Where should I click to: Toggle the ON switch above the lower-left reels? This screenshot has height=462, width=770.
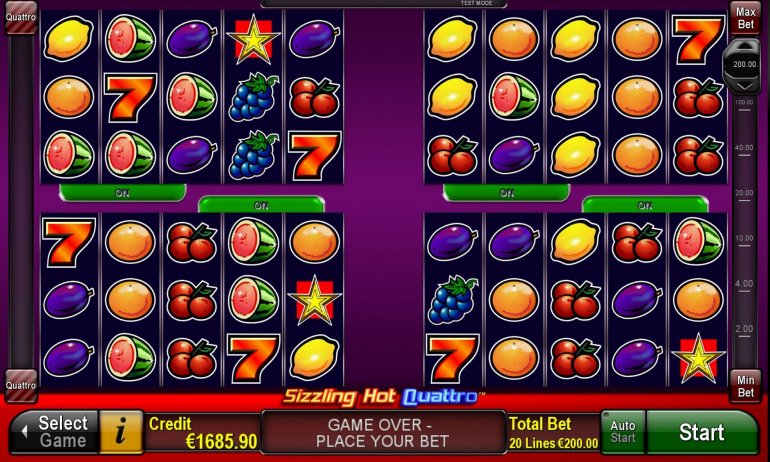[261, 205]
